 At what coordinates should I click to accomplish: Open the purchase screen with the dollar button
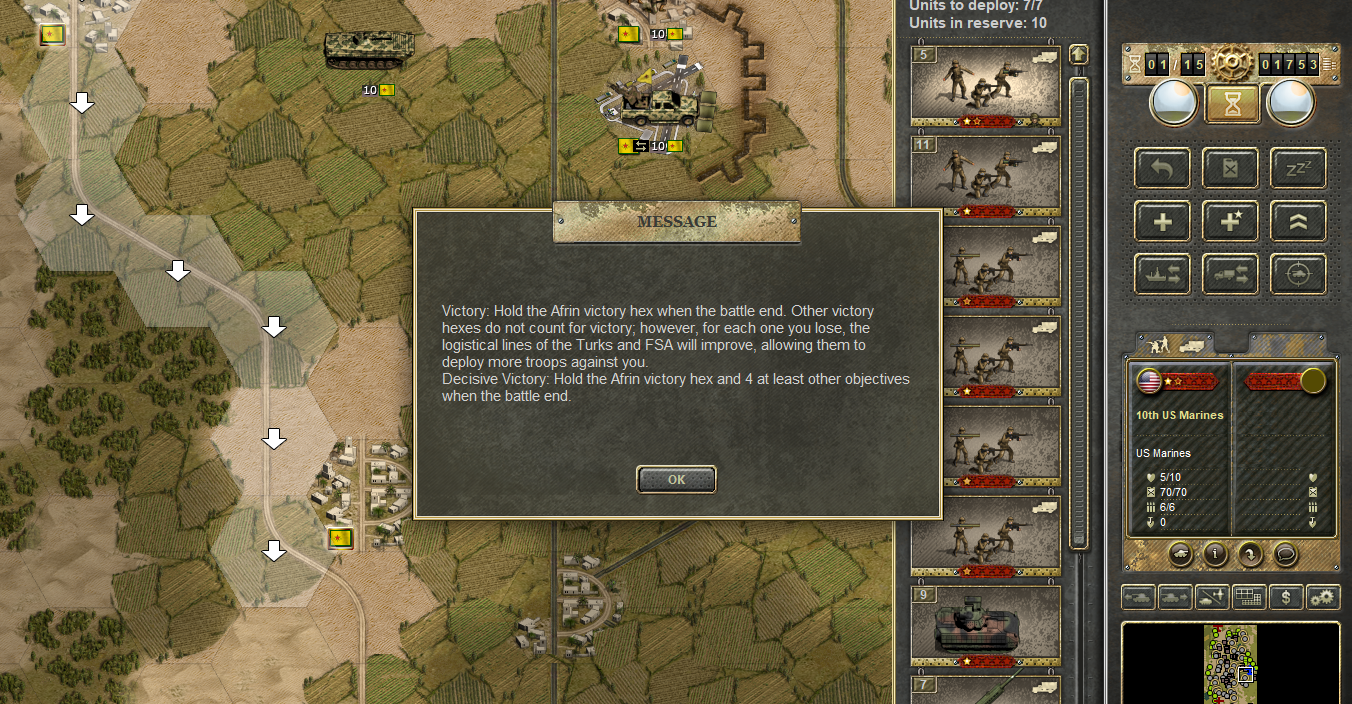[1286, 597]
